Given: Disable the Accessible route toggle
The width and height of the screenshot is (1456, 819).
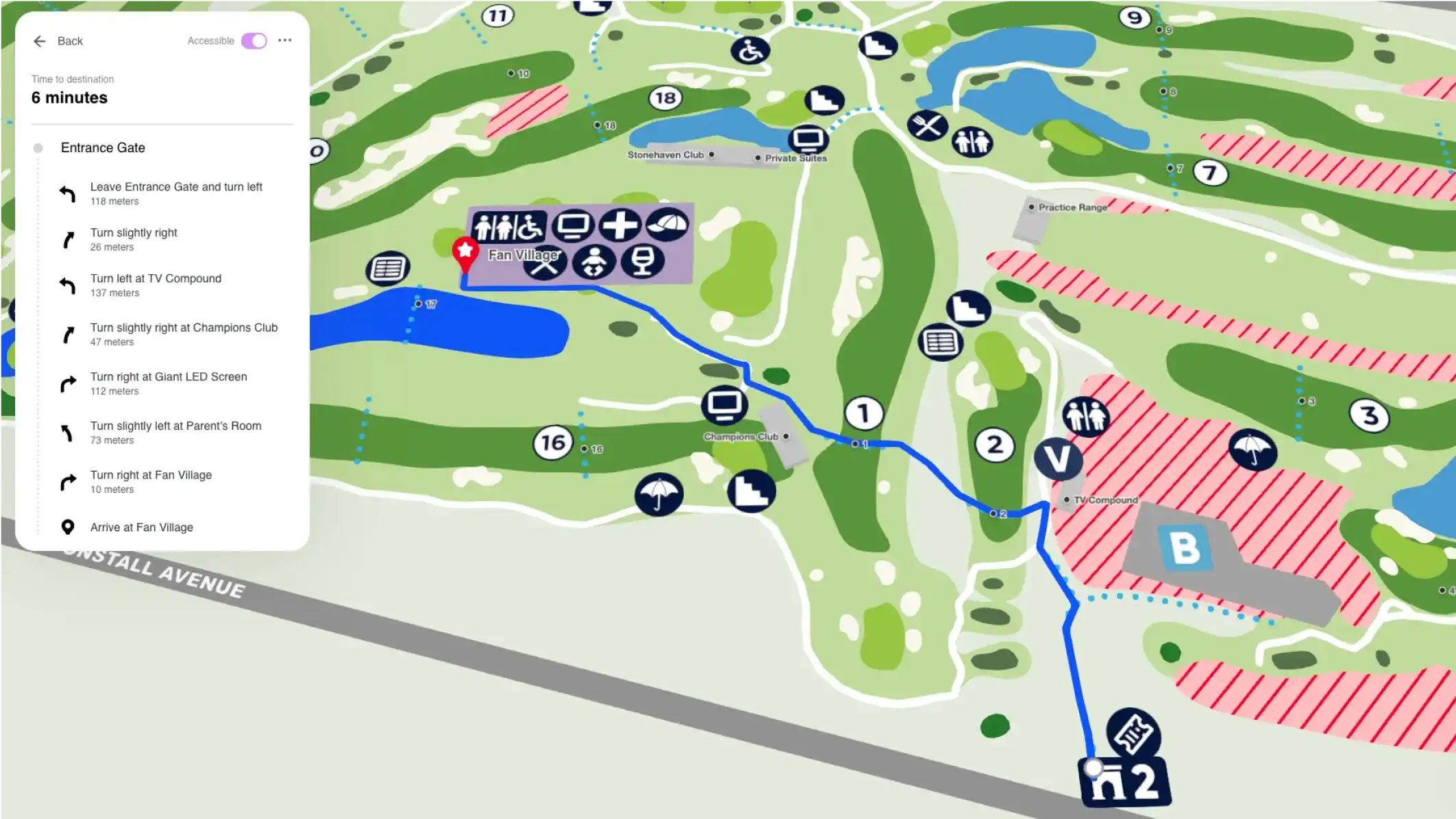Looking at the screenshot, I should coord(254,40).
